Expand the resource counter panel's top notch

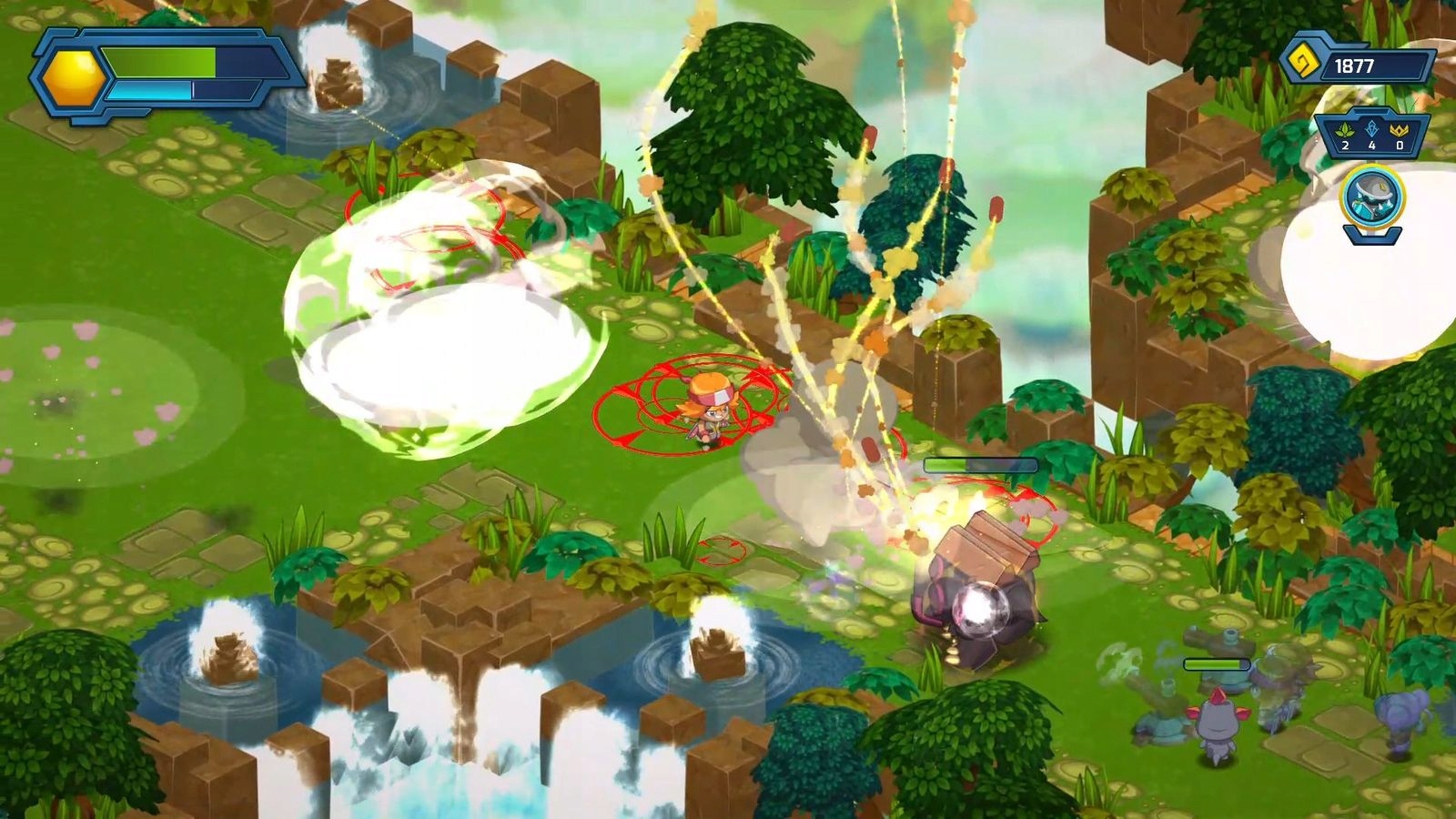point(1370,118)
